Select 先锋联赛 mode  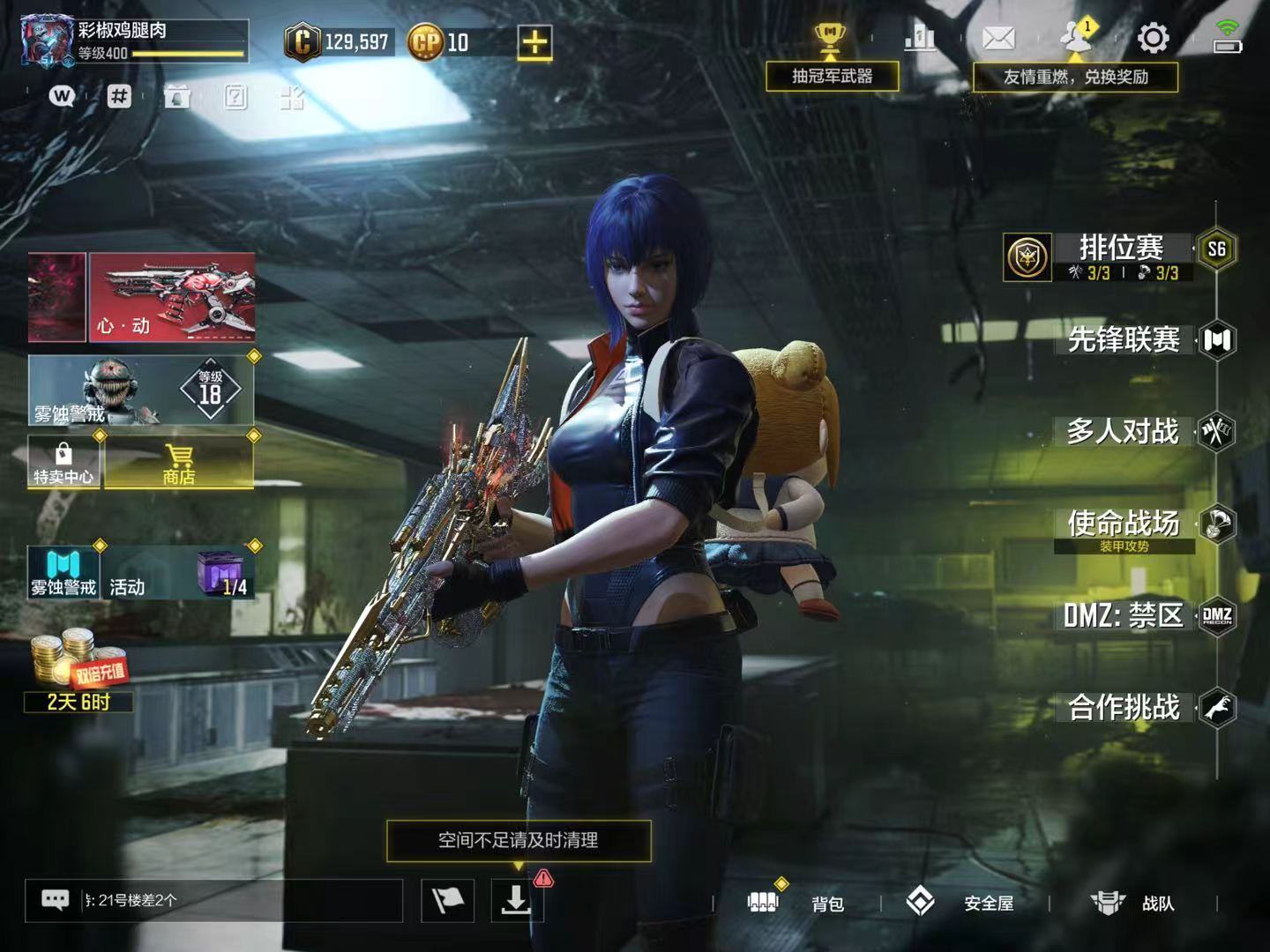coord(1124,340)
